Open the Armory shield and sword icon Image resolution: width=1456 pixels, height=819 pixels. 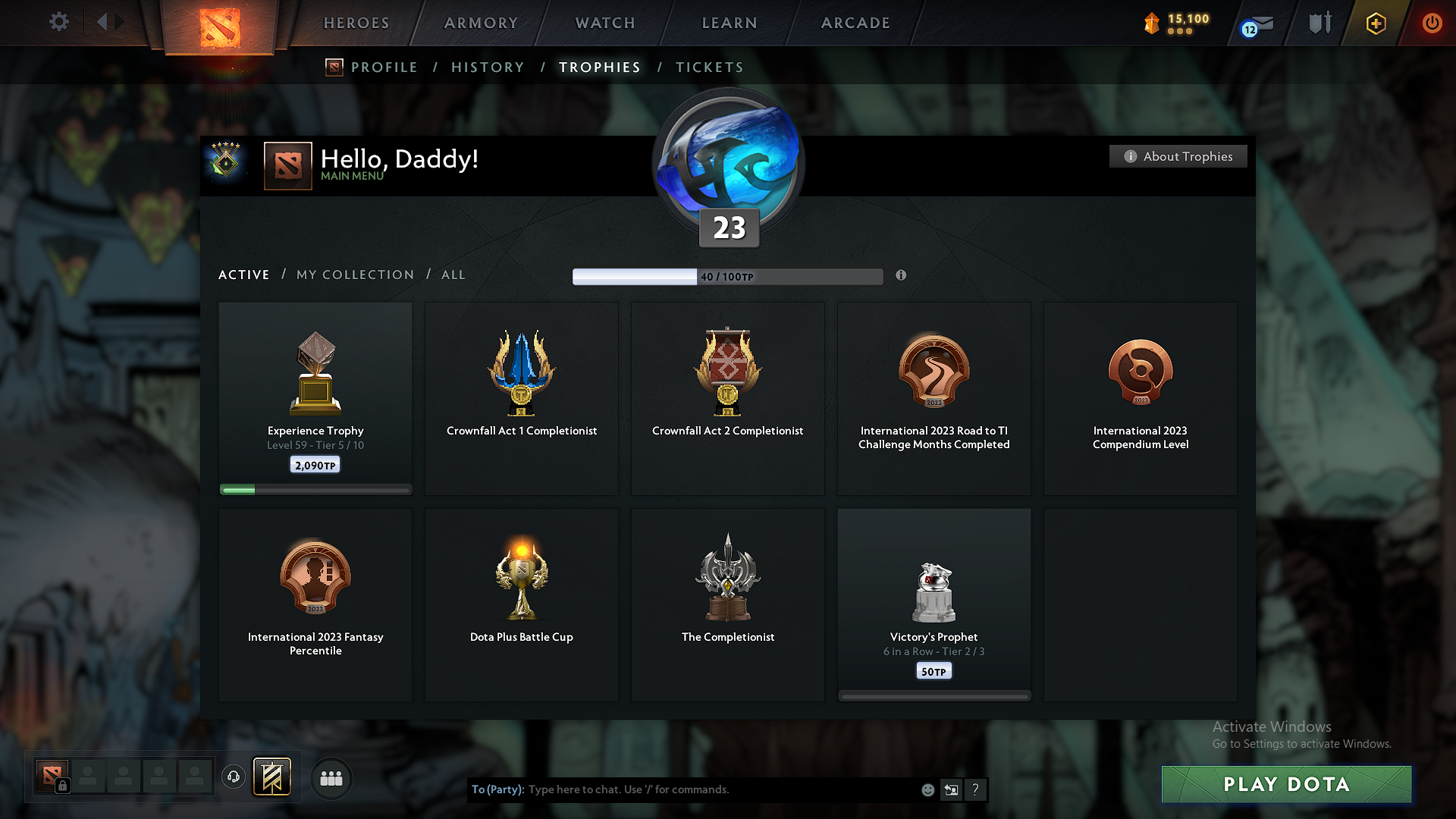pyautogui.click(x=1319, y=23)
